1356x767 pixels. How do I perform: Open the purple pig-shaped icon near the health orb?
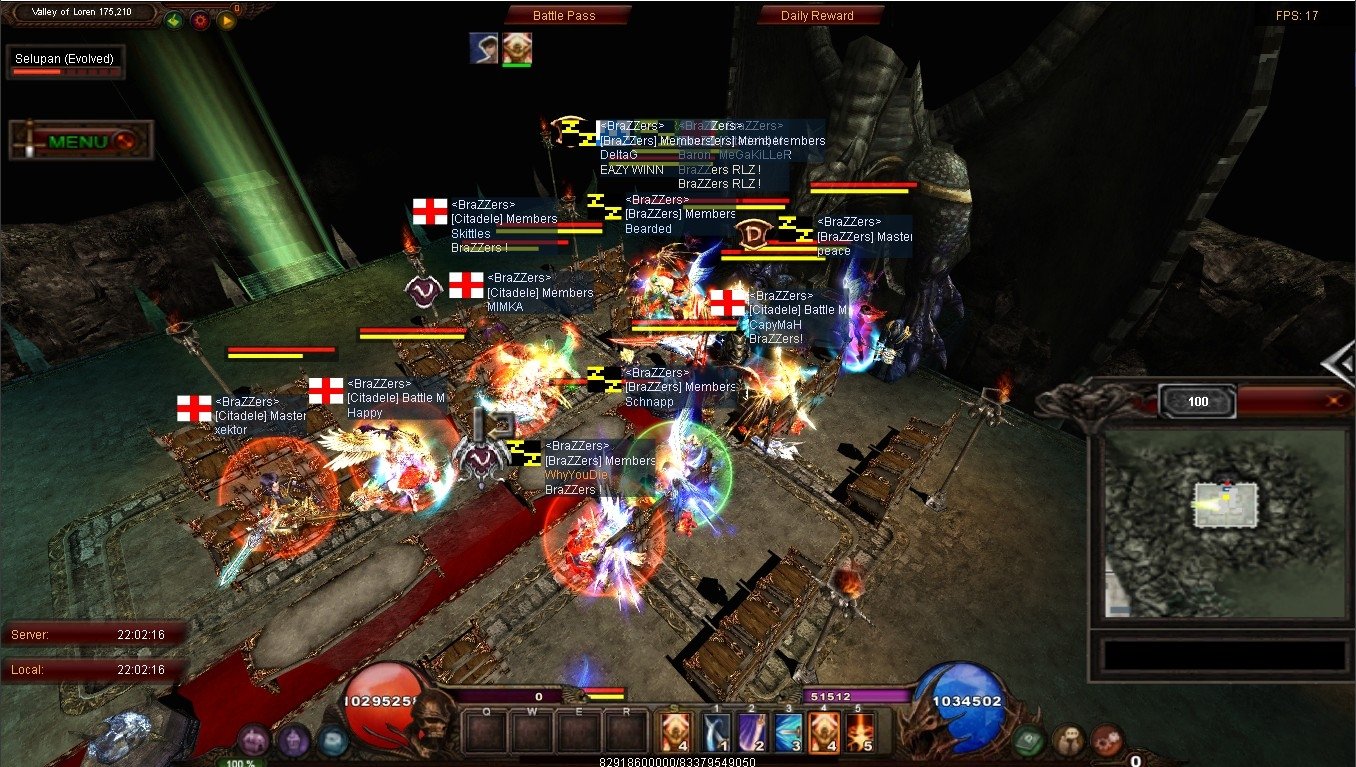254,739
